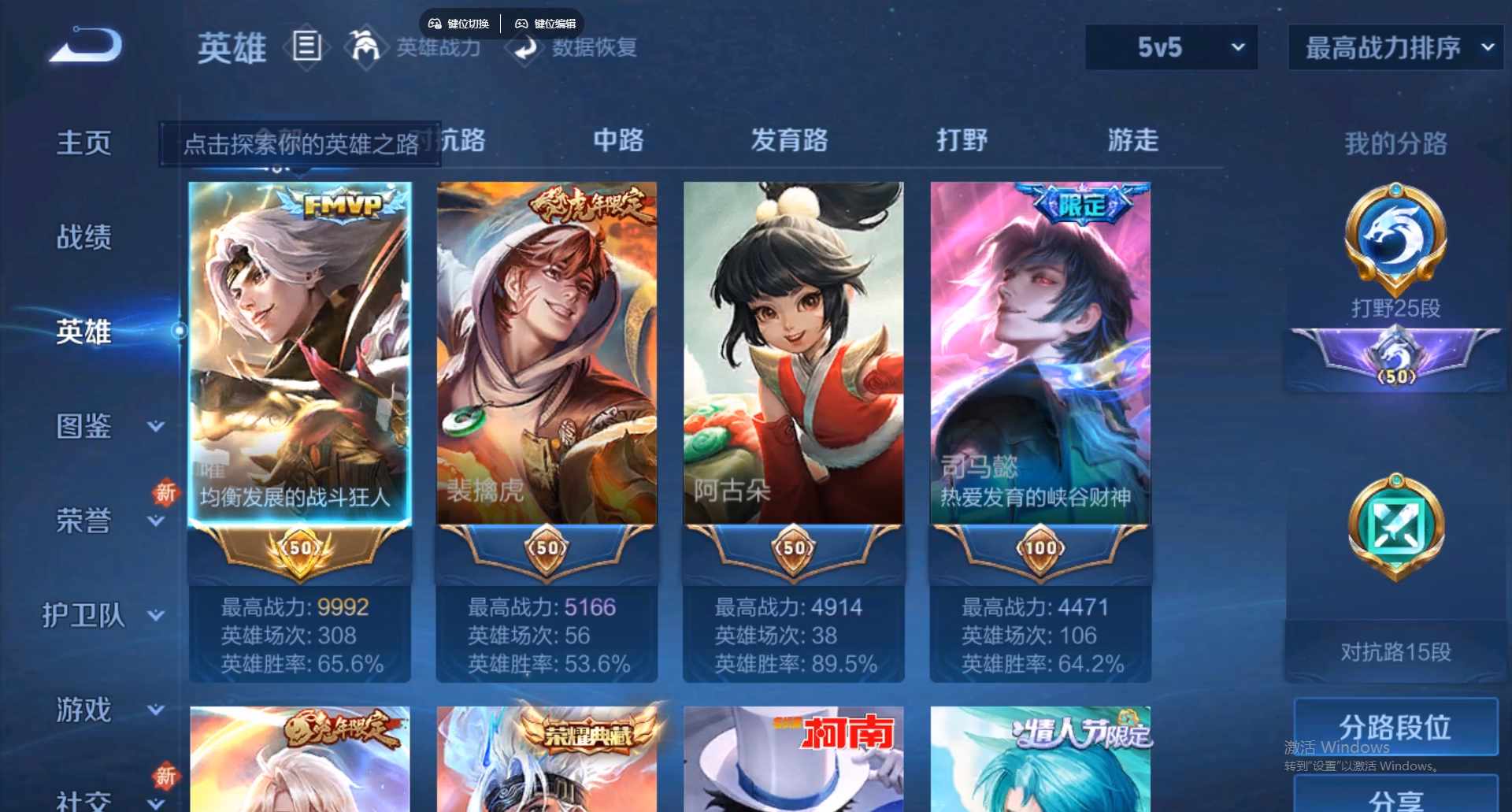The width and height of the screenshot is (1512, 812).
Task: Click the 键位编辑 key binding edit control
Action: tap(546, 23)
